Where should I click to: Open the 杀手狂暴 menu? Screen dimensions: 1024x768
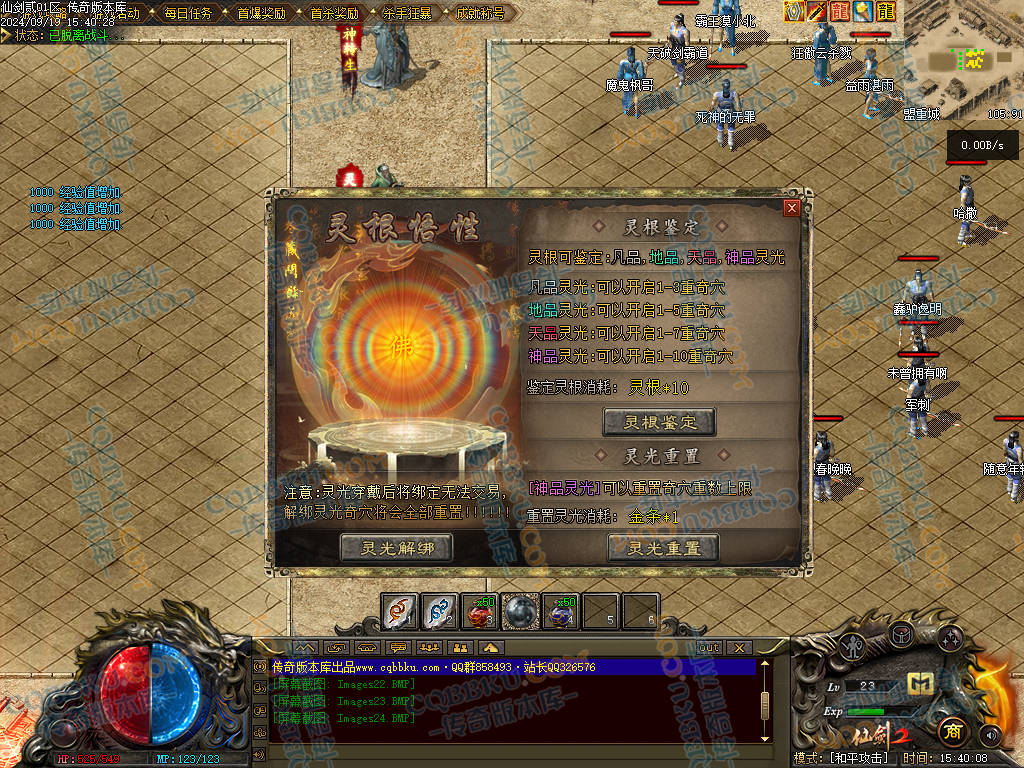[x=407, y=14]
